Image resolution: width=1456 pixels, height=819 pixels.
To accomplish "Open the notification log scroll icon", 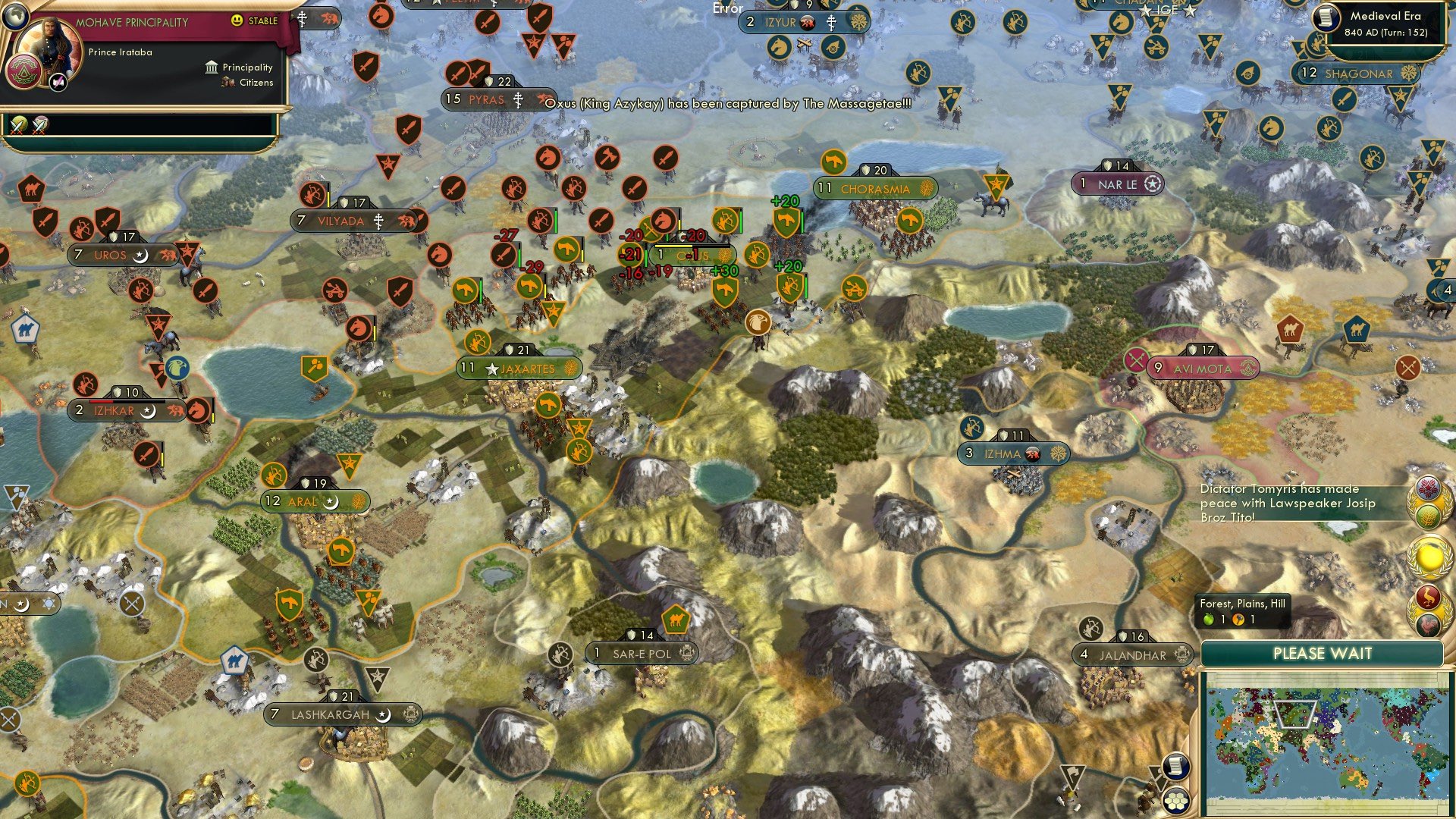I will click(1176, 767).
